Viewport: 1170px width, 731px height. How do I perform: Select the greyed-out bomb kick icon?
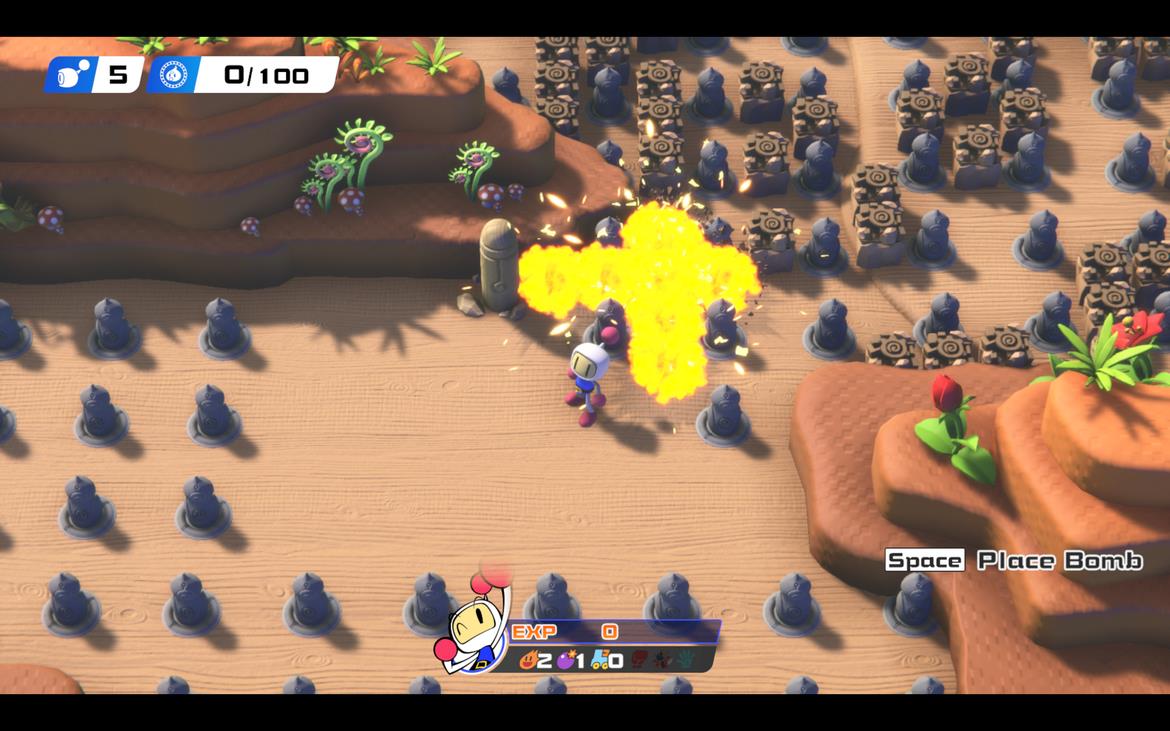(x=662, y=660)
